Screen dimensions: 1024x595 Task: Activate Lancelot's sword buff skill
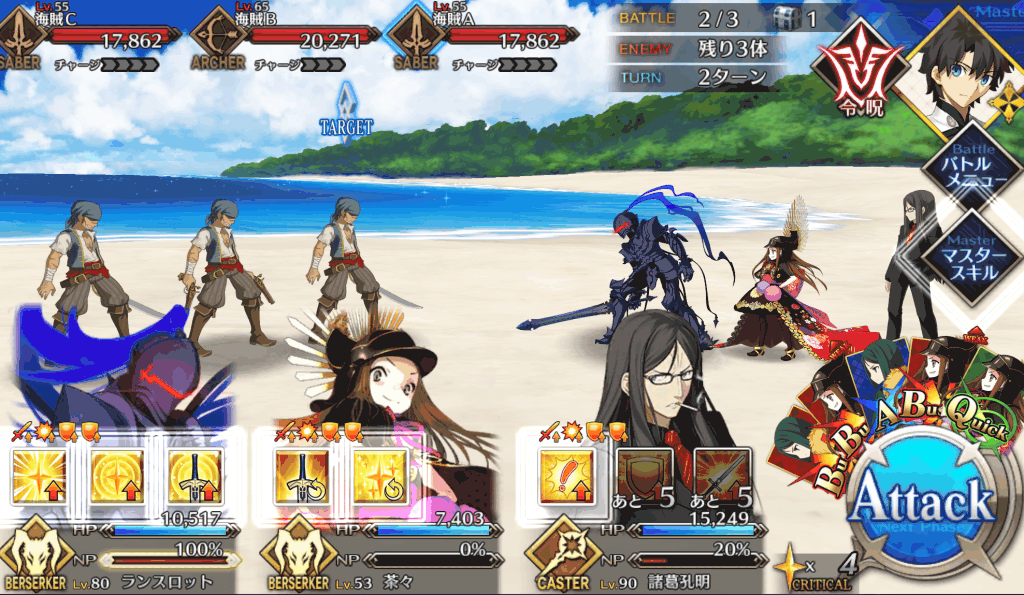click(194, 476)
